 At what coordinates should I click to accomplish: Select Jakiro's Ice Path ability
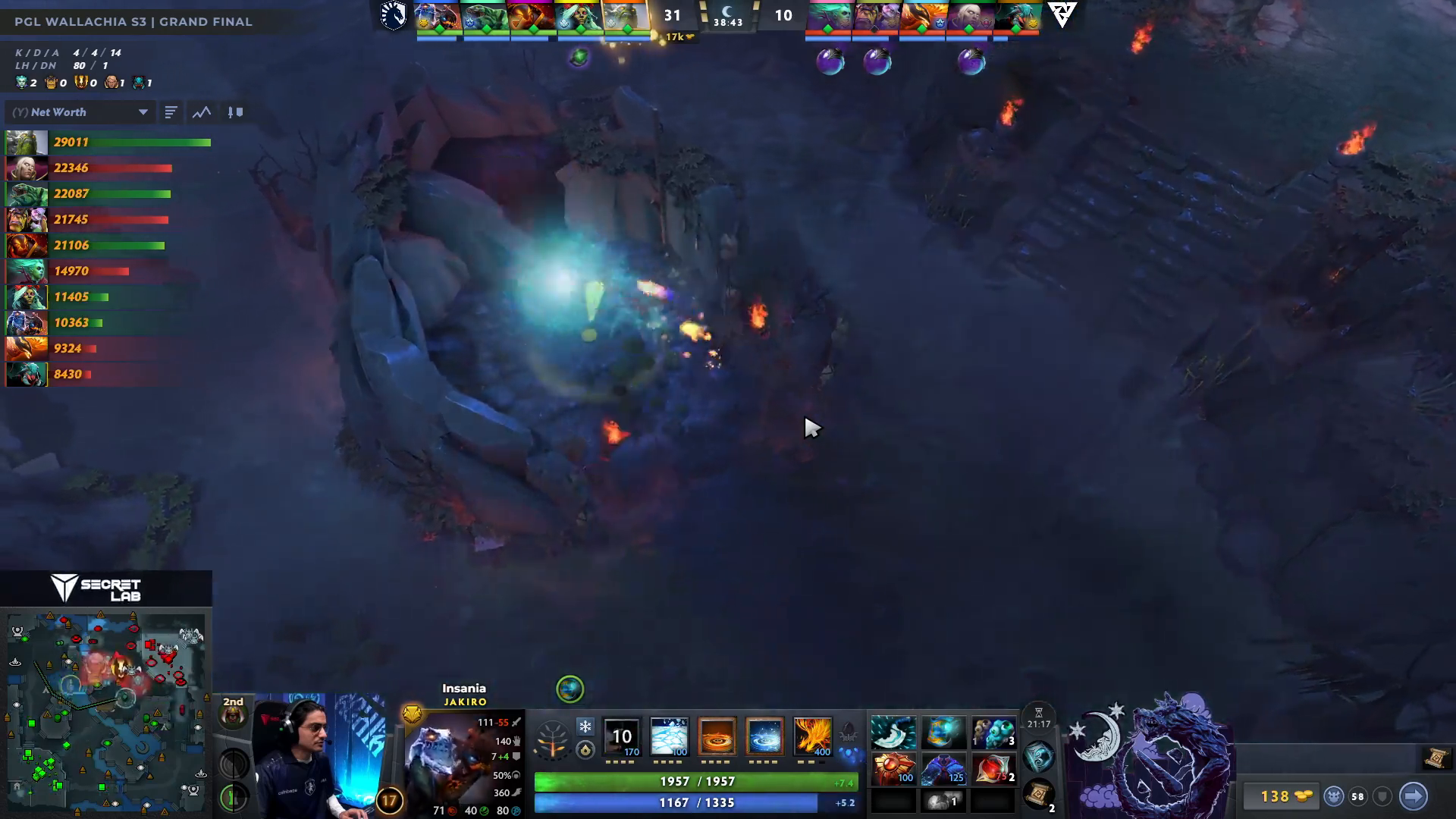(669, 738)
